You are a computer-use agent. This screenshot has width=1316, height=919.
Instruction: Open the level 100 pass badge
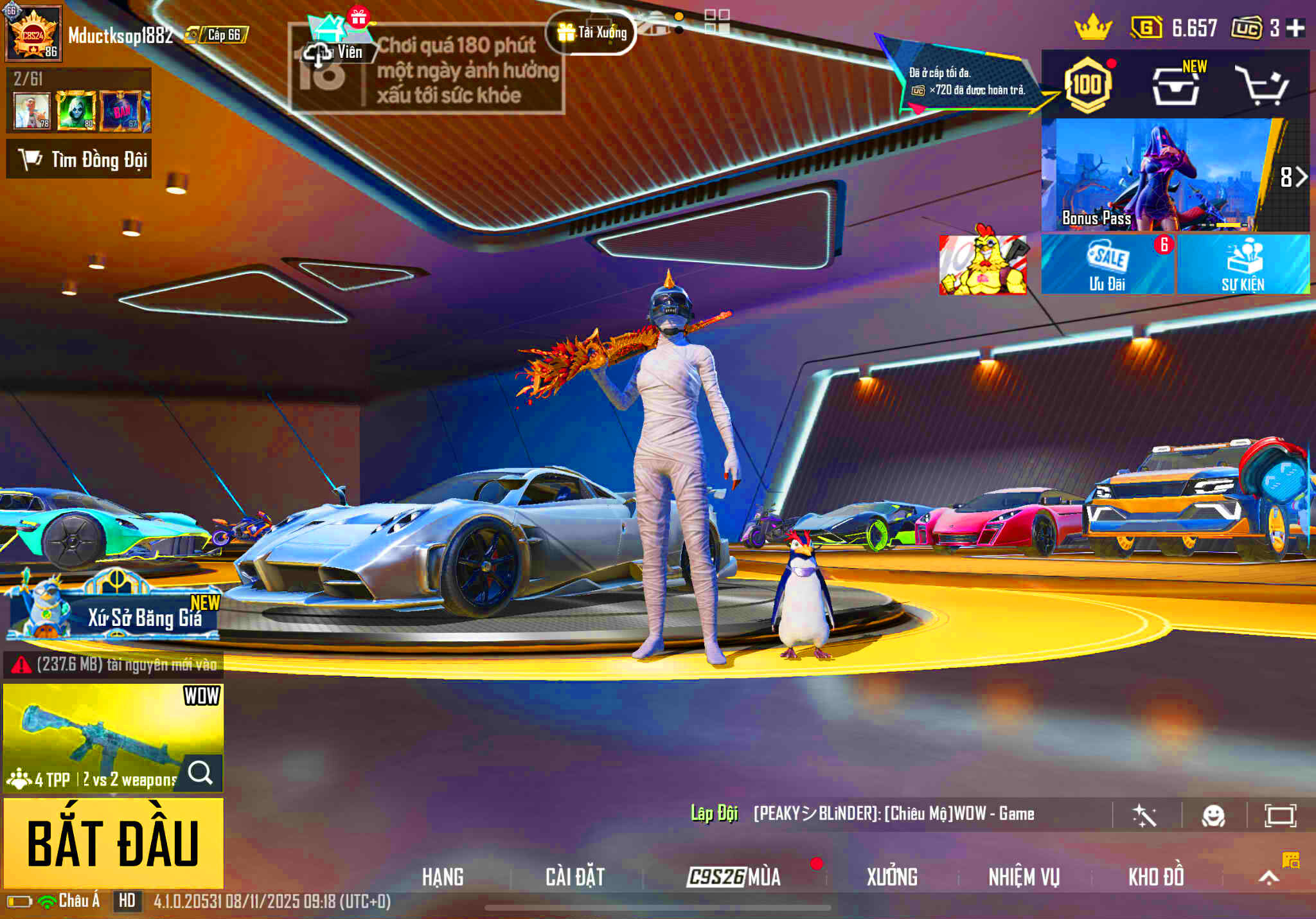1087,85
